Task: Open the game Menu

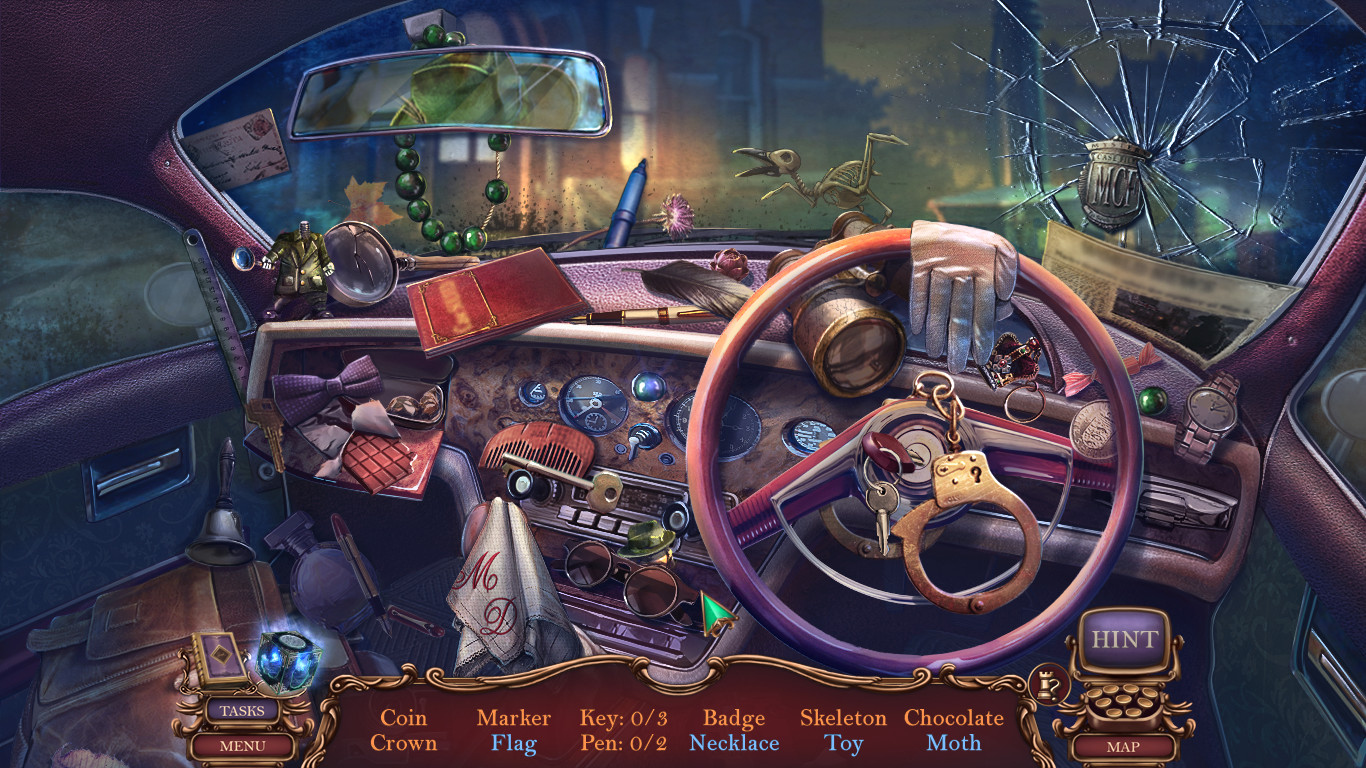Action: (243, 744)
